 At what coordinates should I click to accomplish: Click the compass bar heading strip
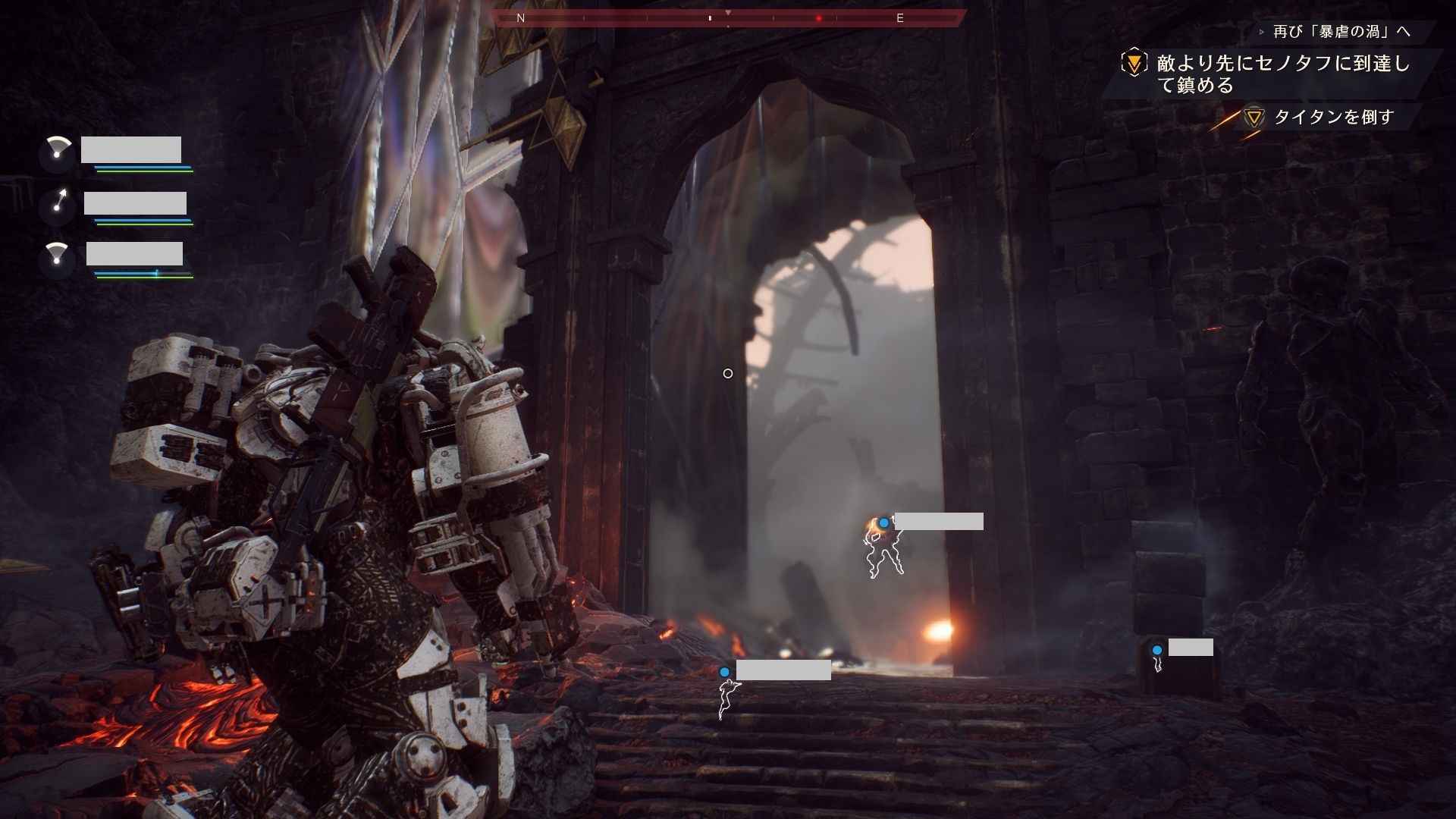click(728, 17)
